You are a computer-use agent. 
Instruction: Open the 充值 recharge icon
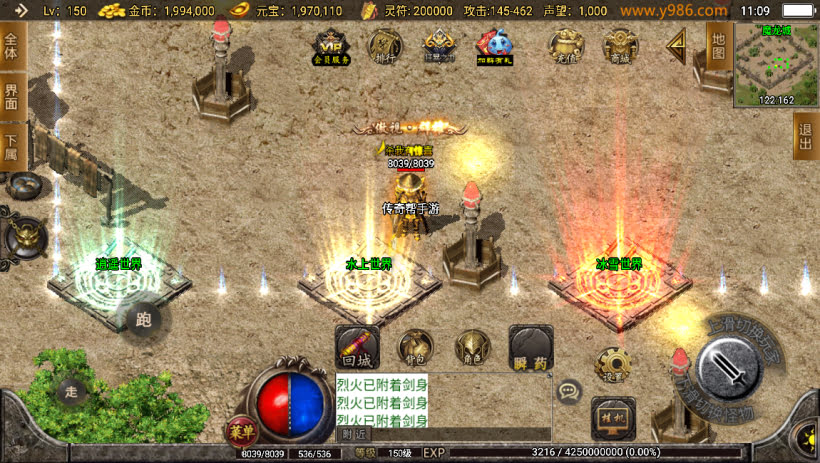click(x=566, y=46)
